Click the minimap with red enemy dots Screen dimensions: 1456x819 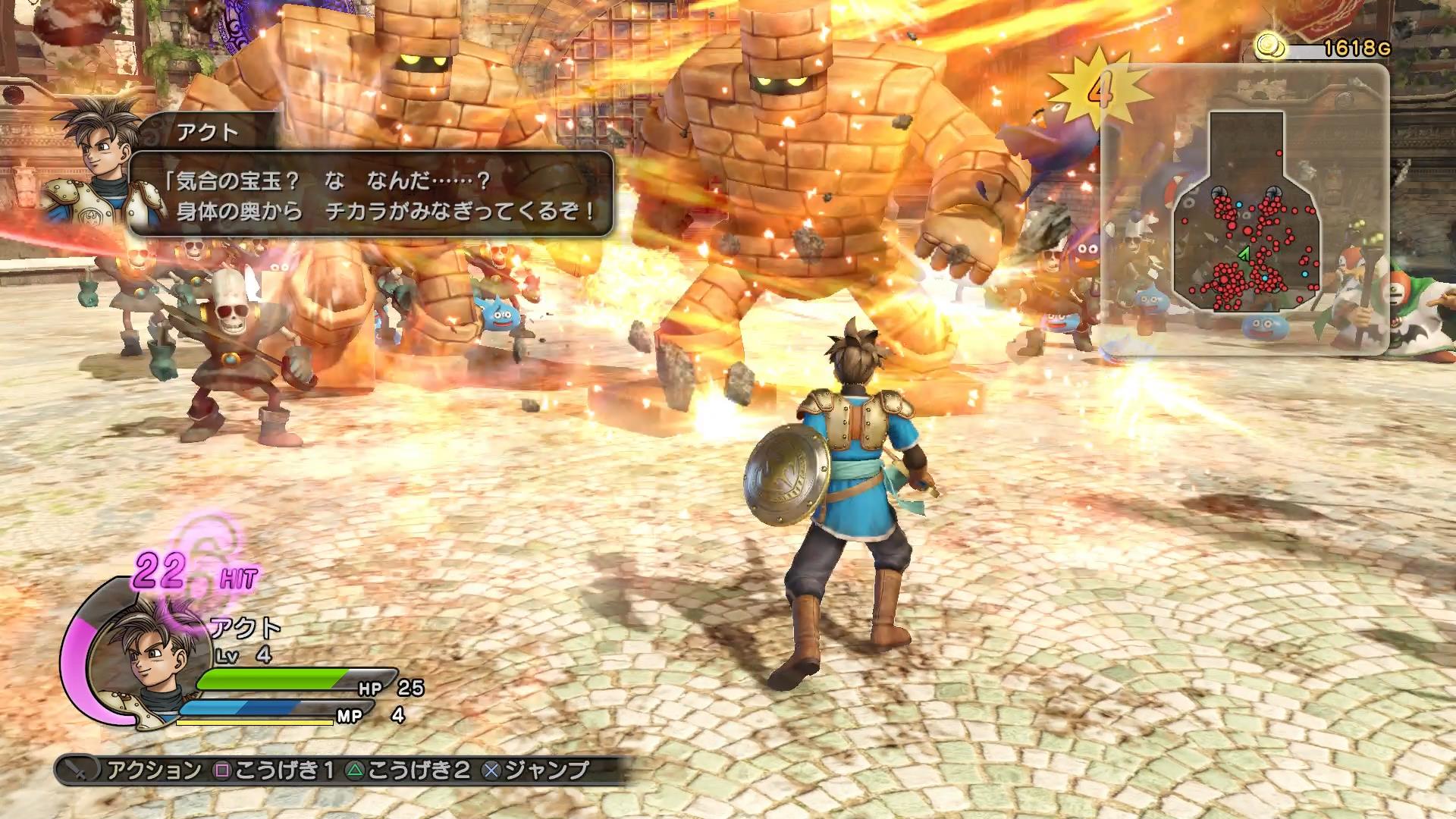[x=1247, y=211]
